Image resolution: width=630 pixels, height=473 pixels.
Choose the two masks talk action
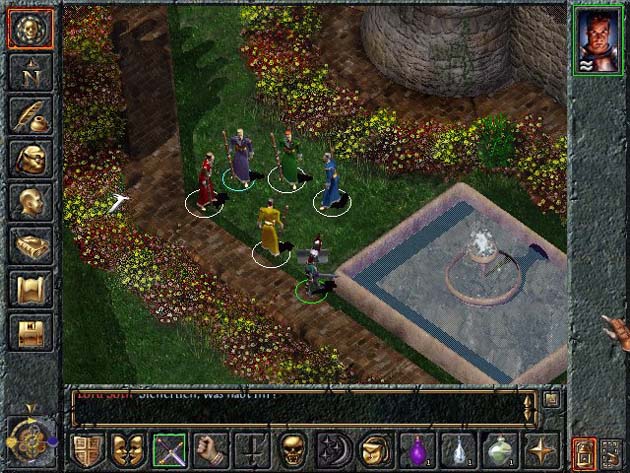tap(129, 451)
